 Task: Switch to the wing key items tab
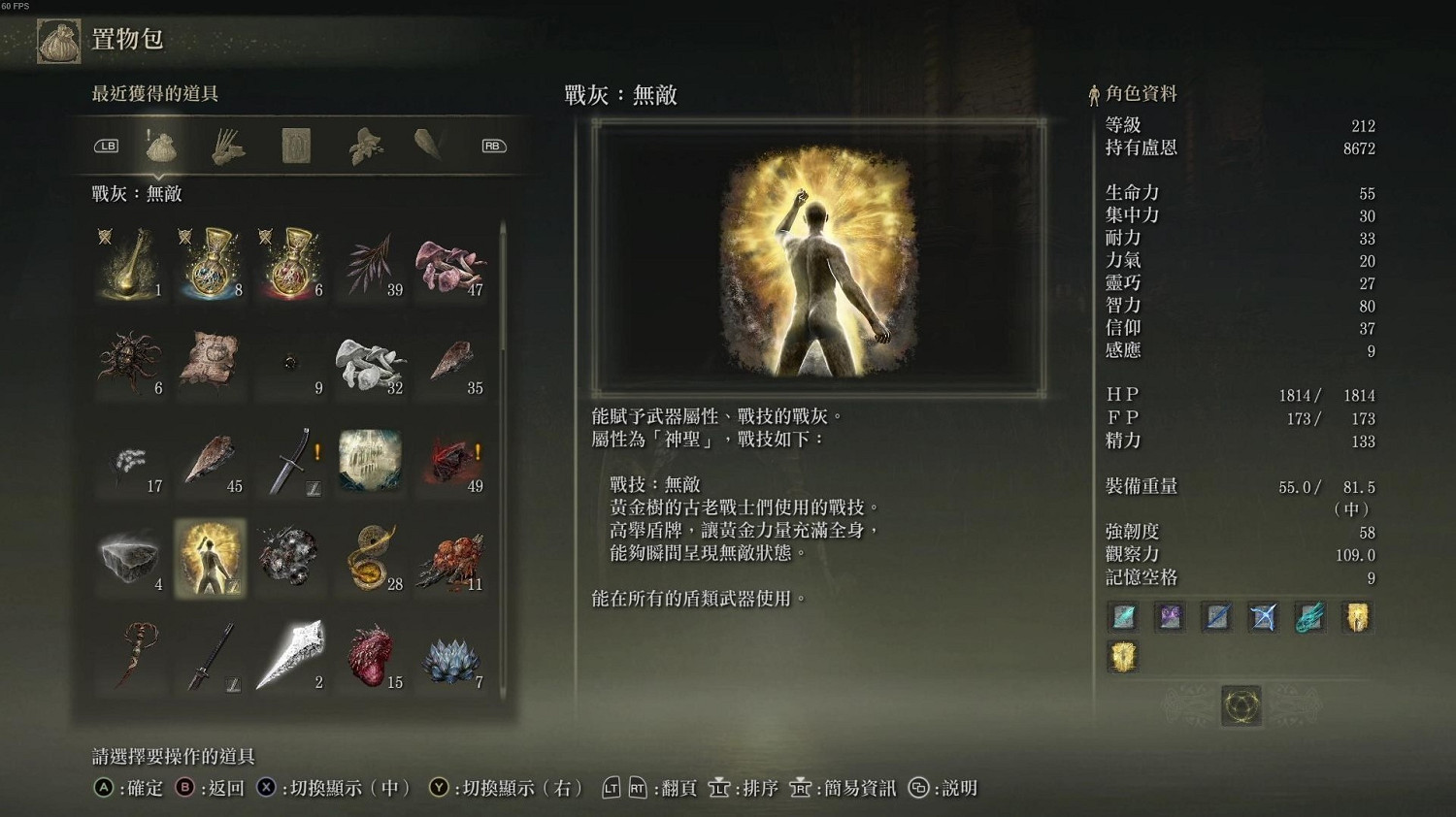click(428, 146)
